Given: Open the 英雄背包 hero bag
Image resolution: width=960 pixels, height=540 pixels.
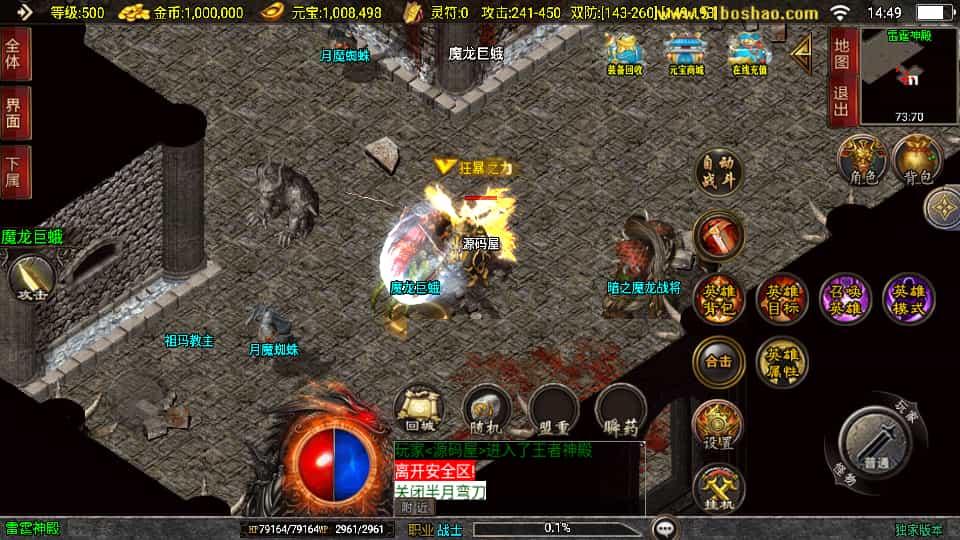Looking at the screenshot, I should point(717,299).
